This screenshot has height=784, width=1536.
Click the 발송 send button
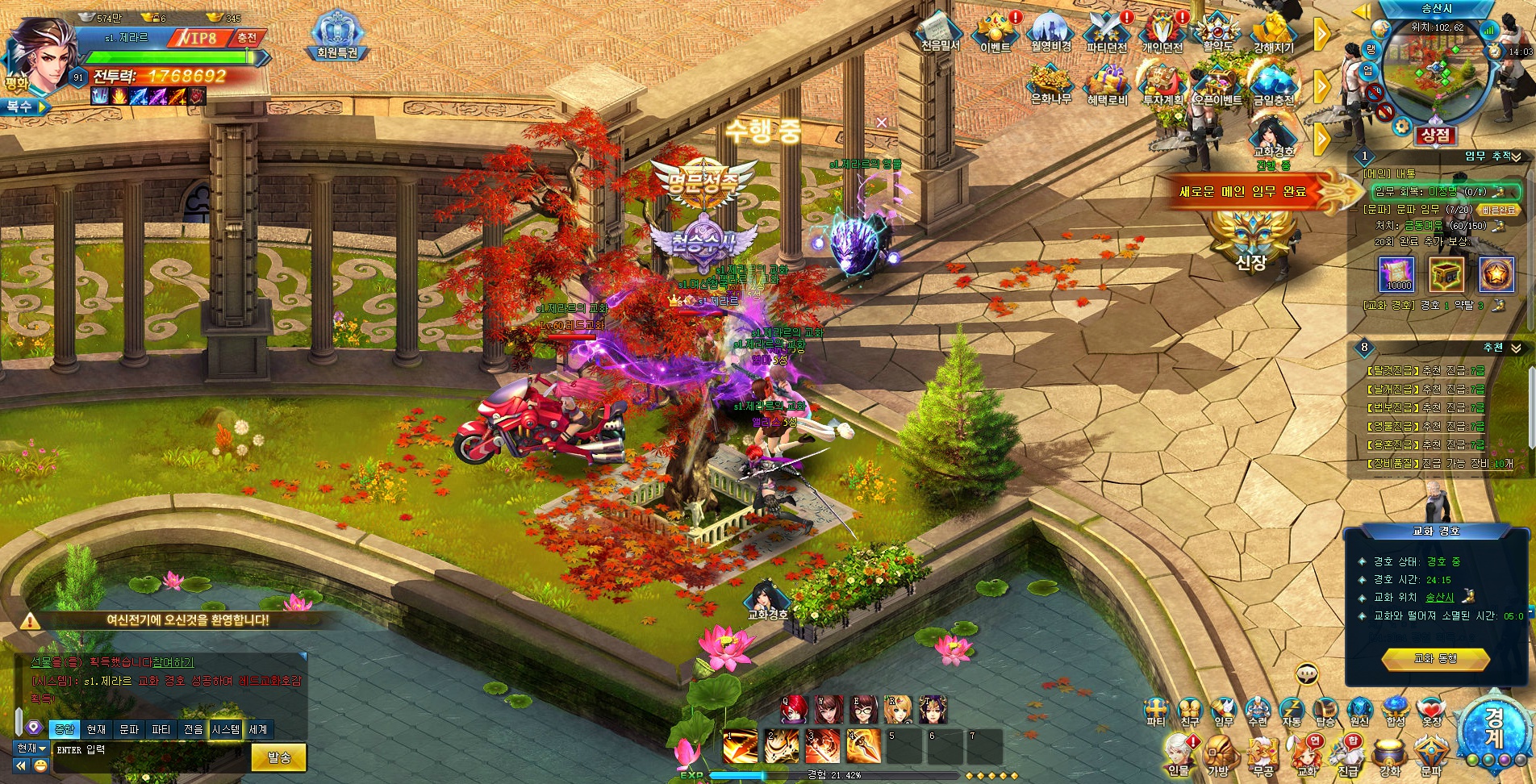(279, 757)
